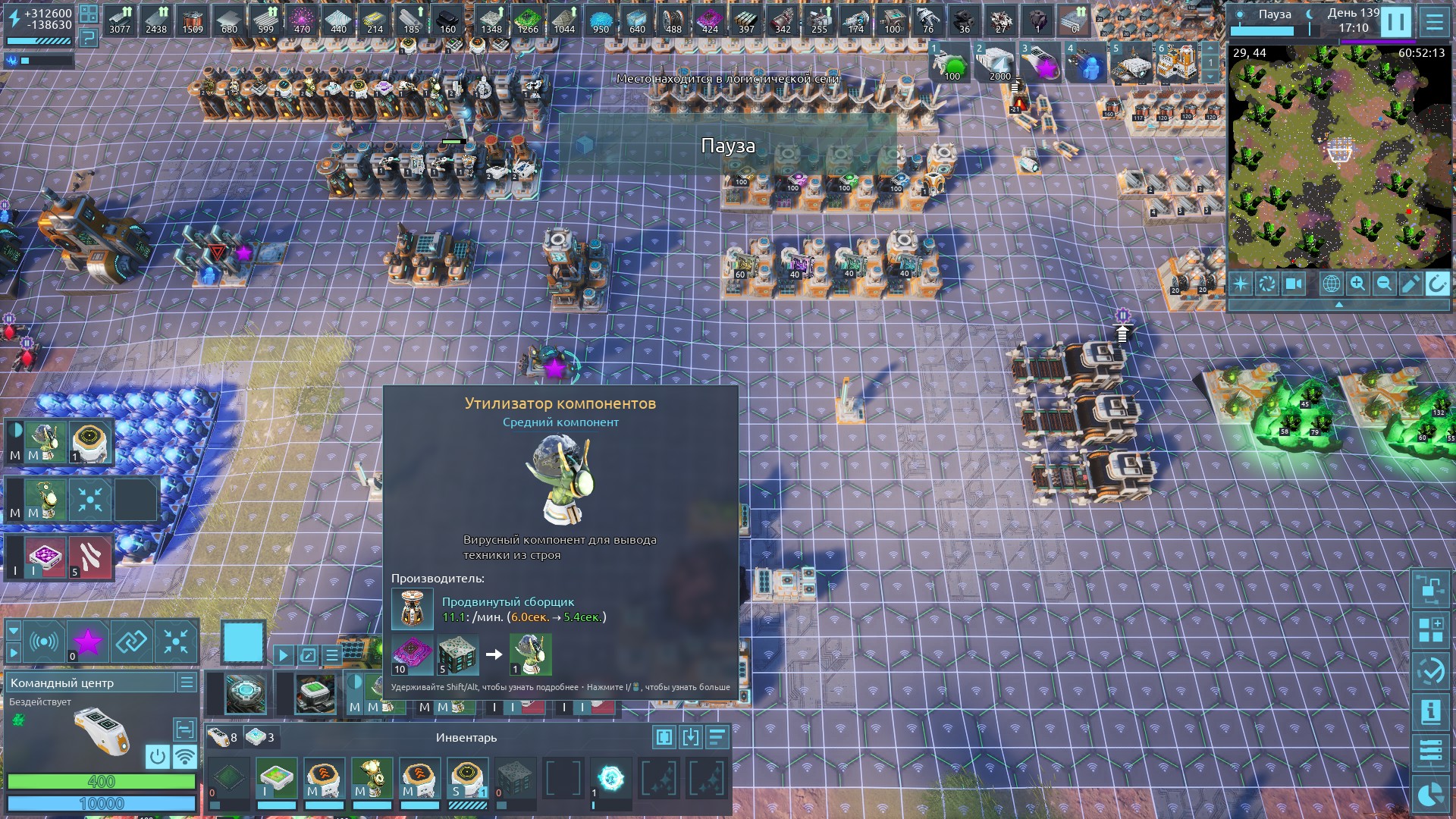Viewport: 1456px width, 819px height.
Task: Select the purple circuit board resource in top bar
Action: tap(710, 21)
